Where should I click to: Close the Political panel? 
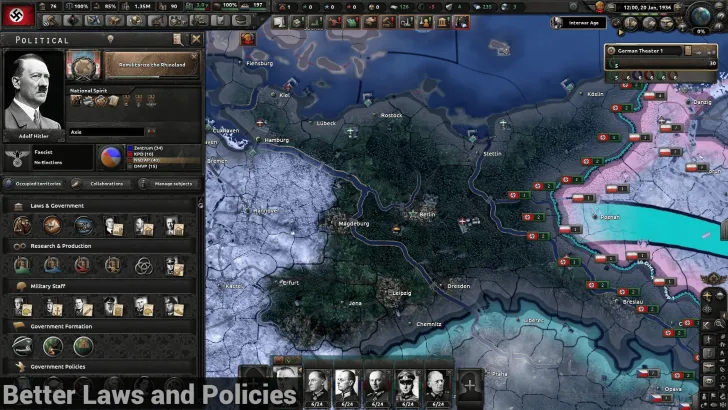pos(196,39)
